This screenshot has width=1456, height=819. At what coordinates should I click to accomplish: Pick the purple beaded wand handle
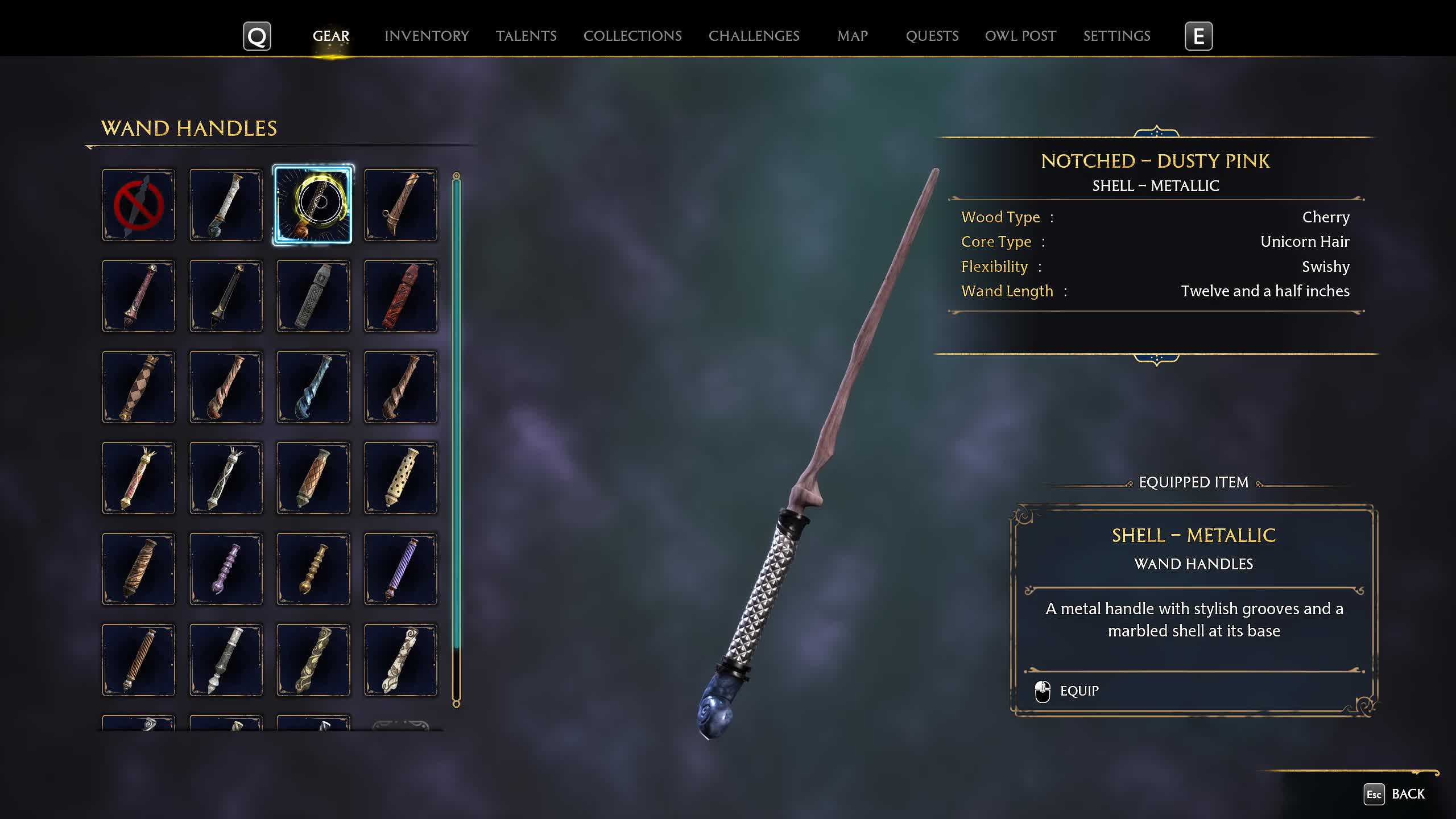226,569
